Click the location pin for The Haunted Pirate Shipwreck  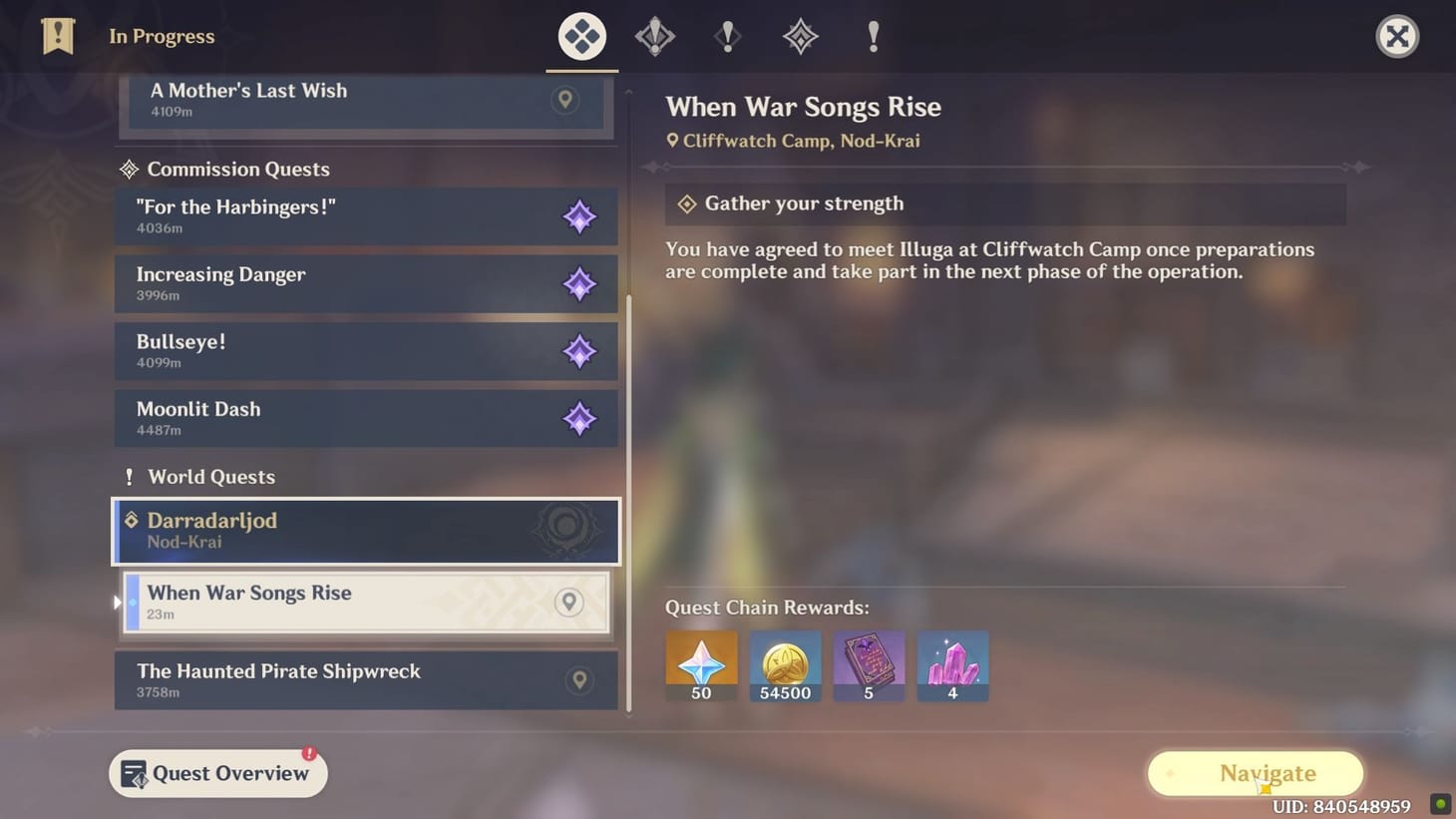click(580, 678)
